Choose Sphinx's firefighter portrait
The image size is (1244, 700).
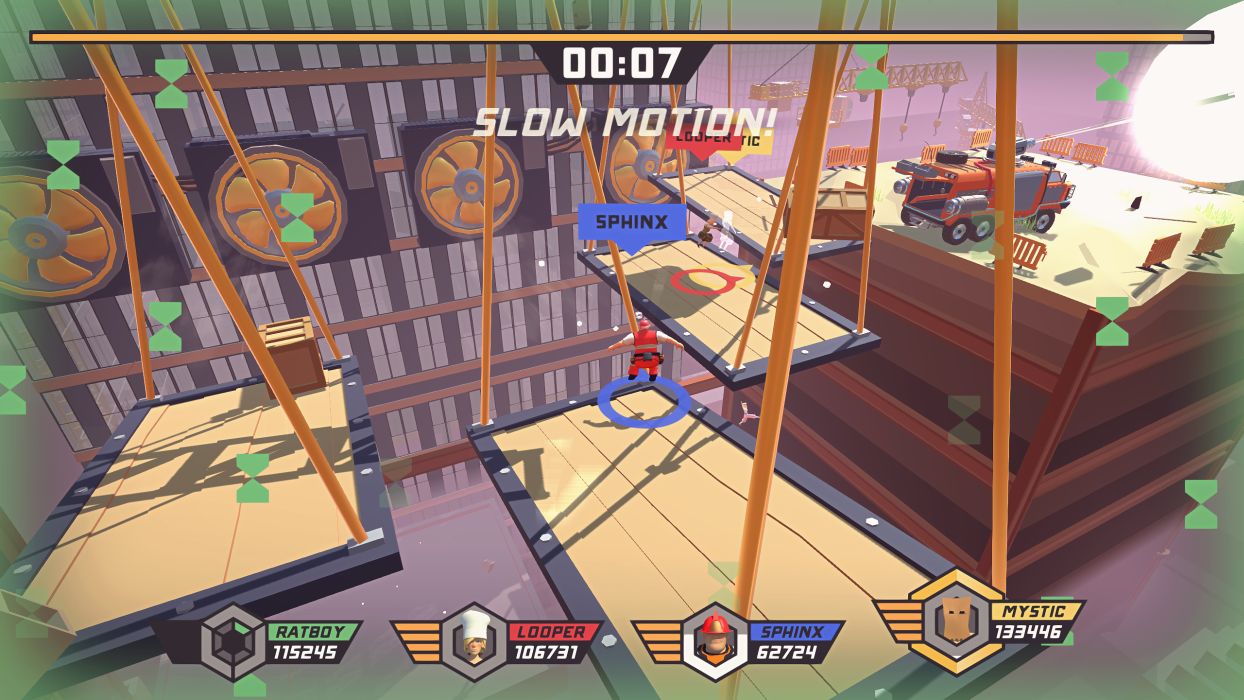716,642
